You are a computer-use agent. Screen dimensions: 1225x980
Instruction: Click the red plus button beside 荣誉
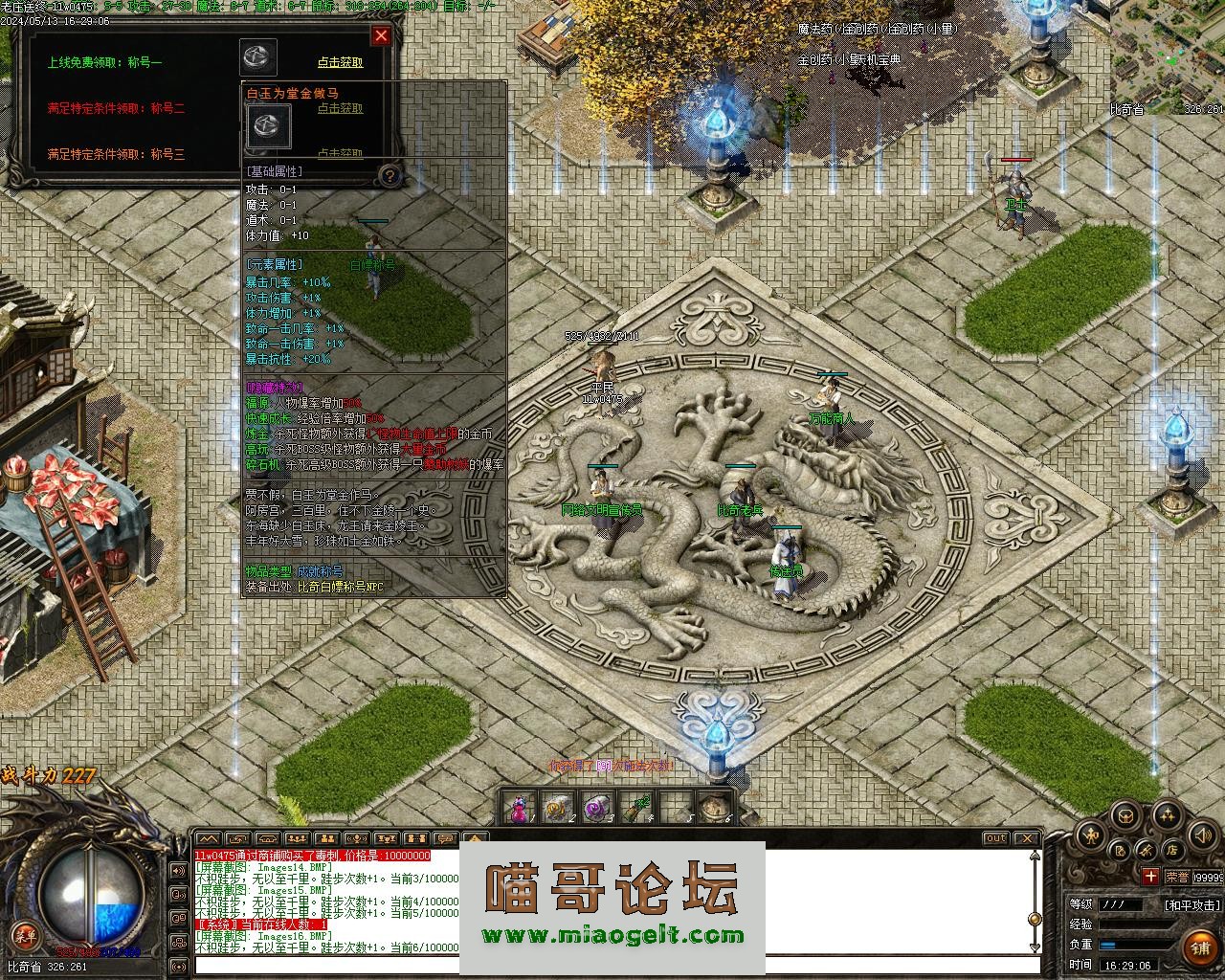point(1150,877)
